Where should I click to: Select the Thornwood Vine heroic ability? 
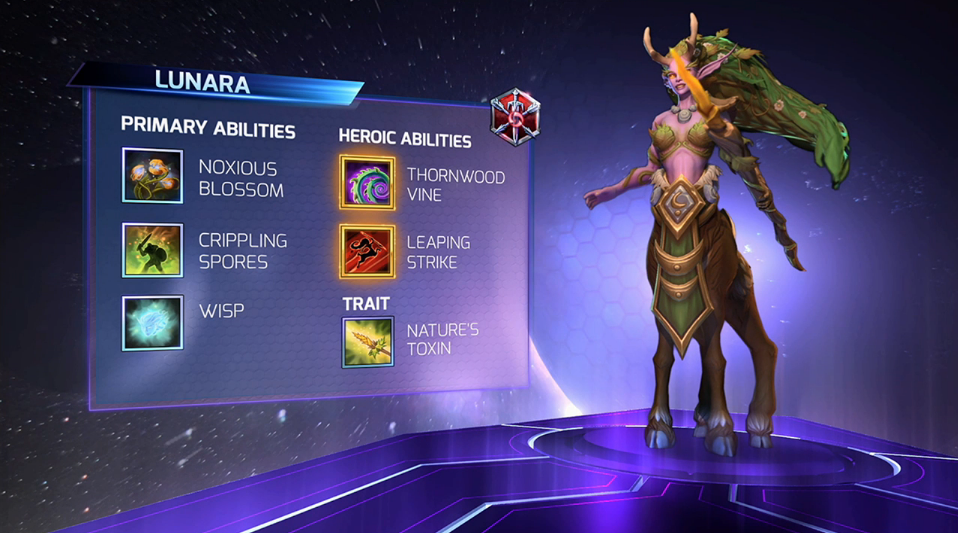[x=368, y=182]
